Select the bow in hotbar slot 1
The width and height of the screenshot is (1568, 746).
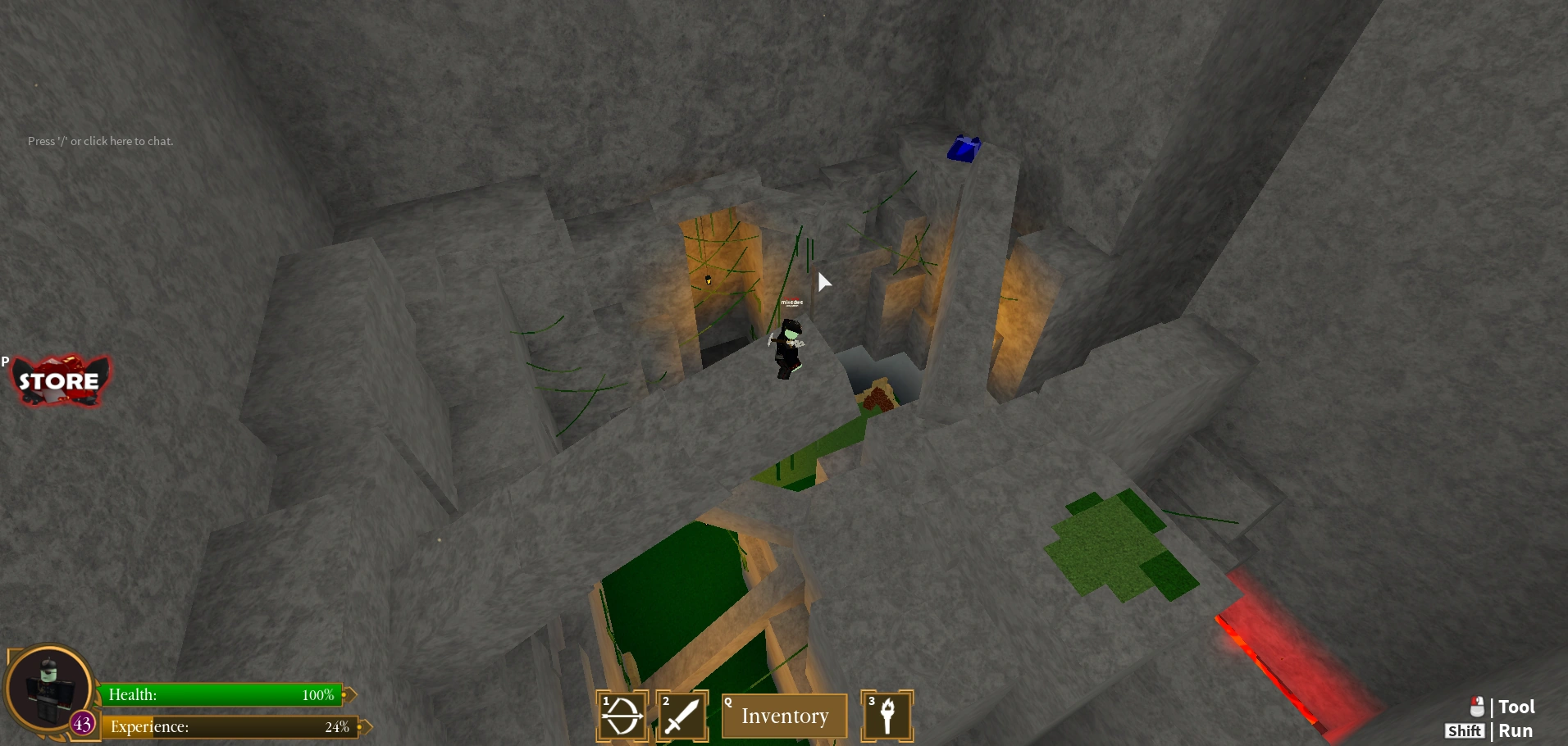point(622,715)
